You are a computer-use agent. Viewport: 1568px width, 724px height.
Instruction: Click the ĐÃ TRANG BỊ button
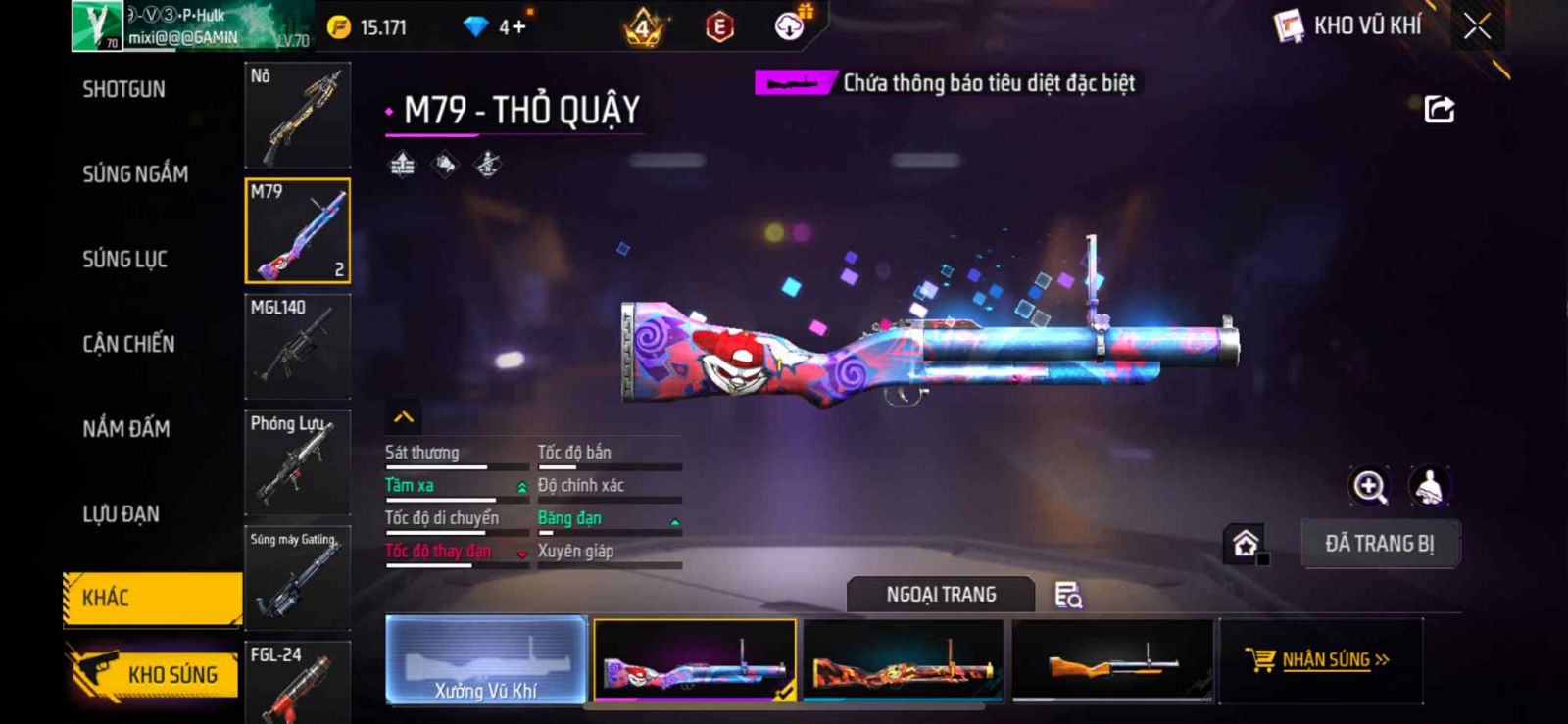1379,544
